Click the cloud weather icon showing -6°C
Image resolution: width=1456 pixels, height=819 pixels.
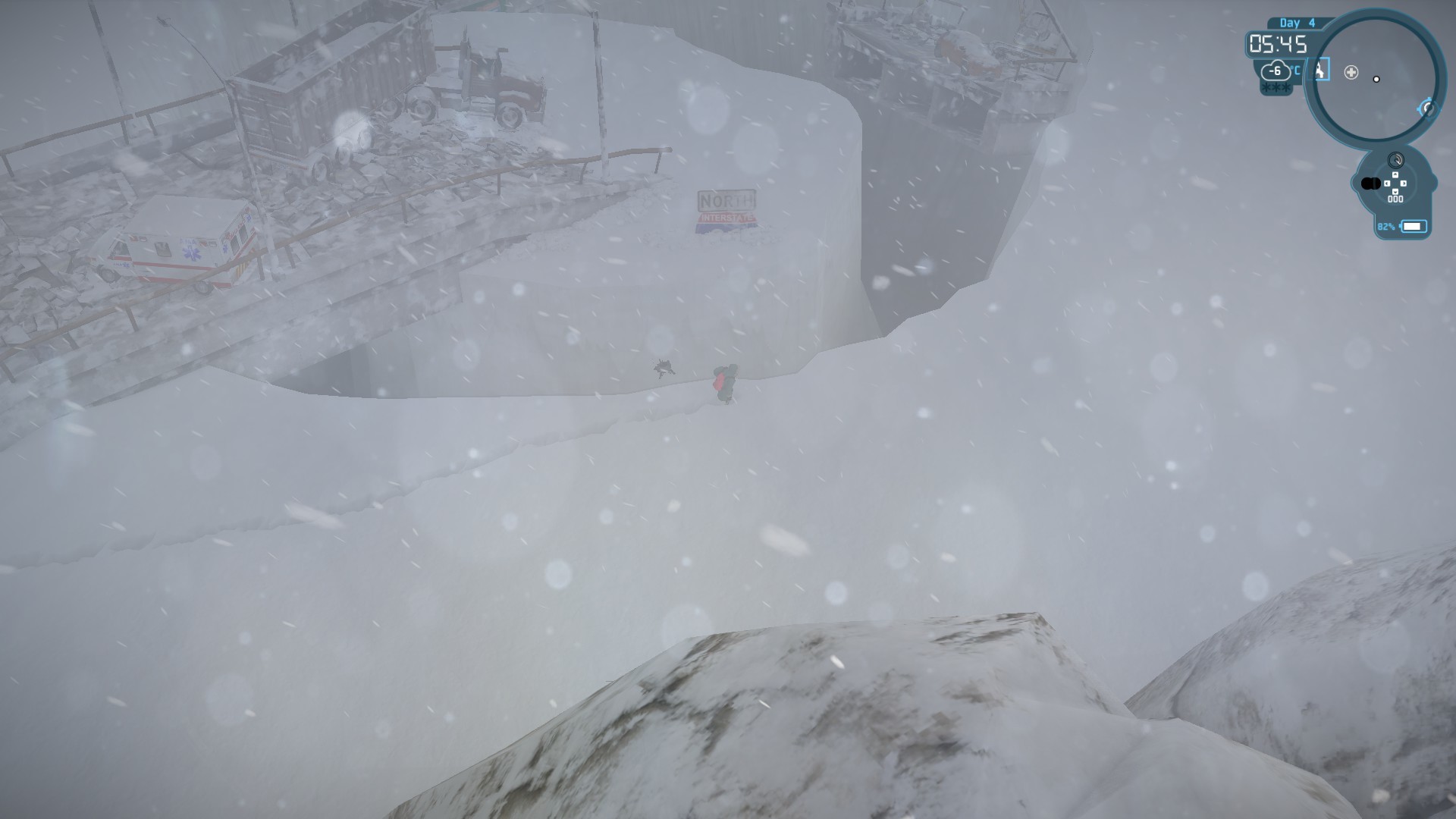1275,71
